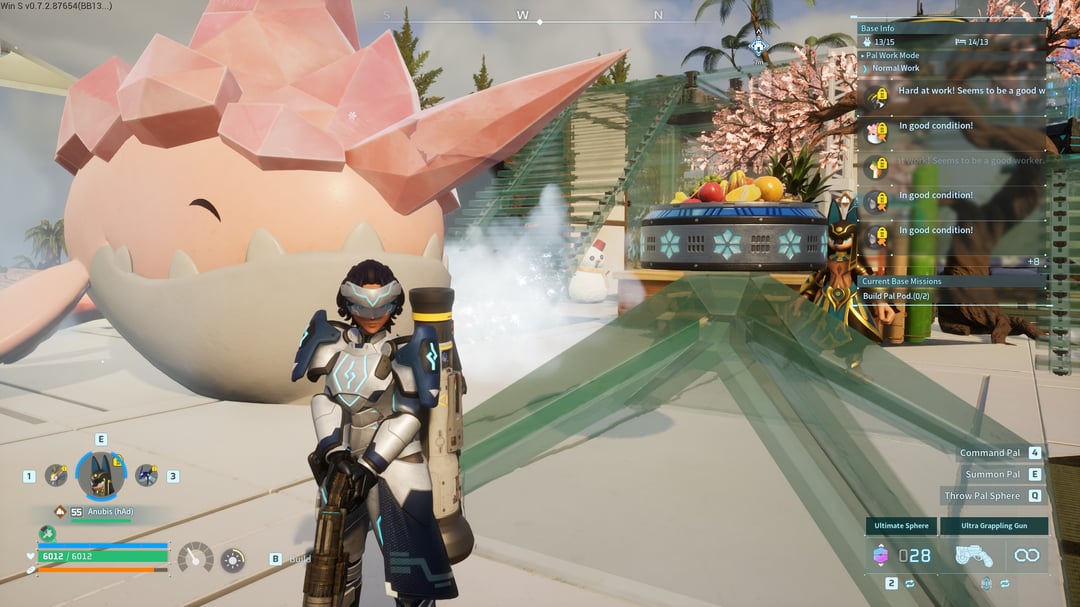1080x607 pixels.
Task: Toggle the Normal Work Pal work mode
Action: pyautogui.click(x=895, y=68)
